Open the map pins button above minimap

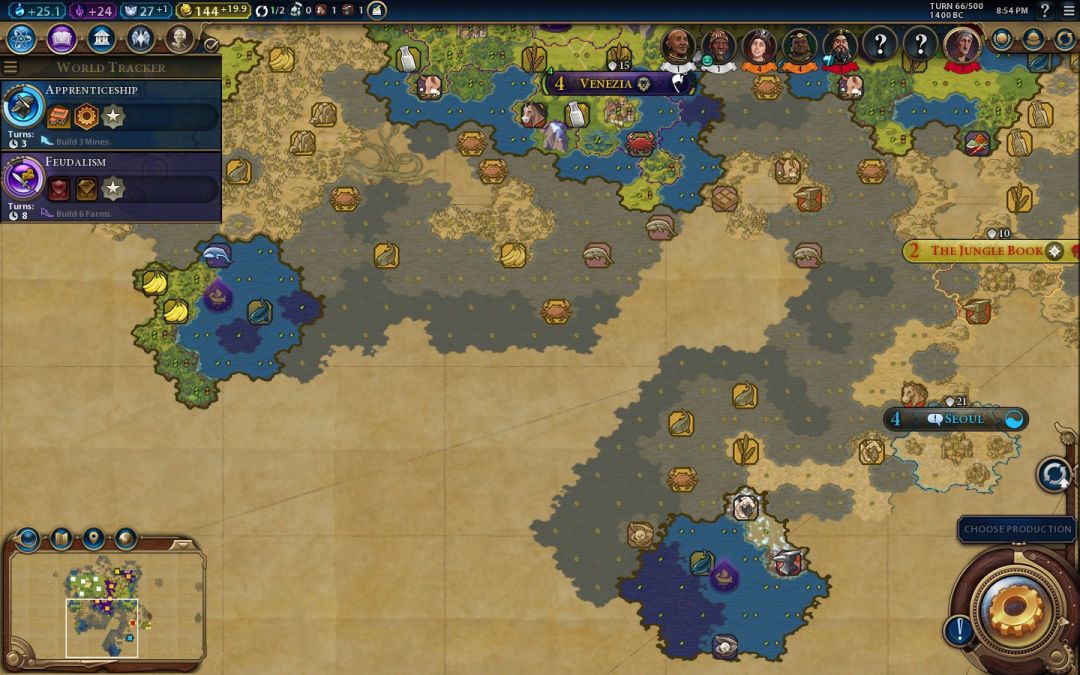pos(93,540)
